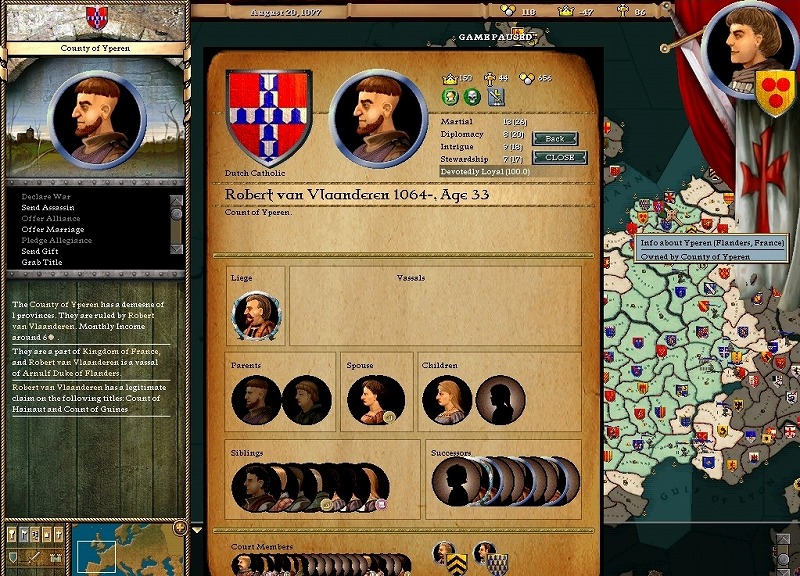Select the sword map mode icon
This screenshot has height=576, width=800.
click(x=33, y=556)
